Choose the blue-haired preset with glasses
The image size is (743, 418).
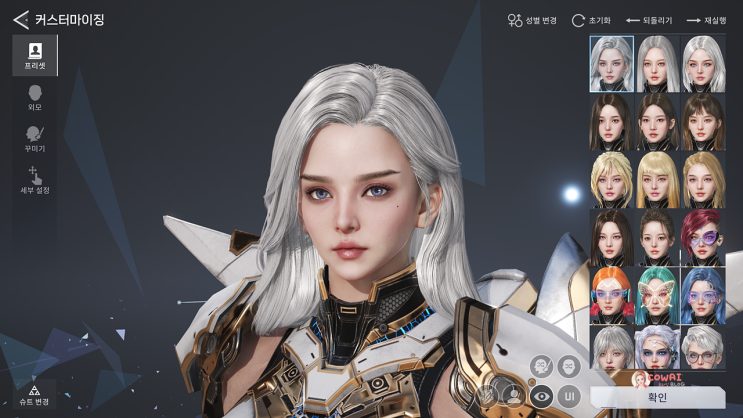[703, 295]
